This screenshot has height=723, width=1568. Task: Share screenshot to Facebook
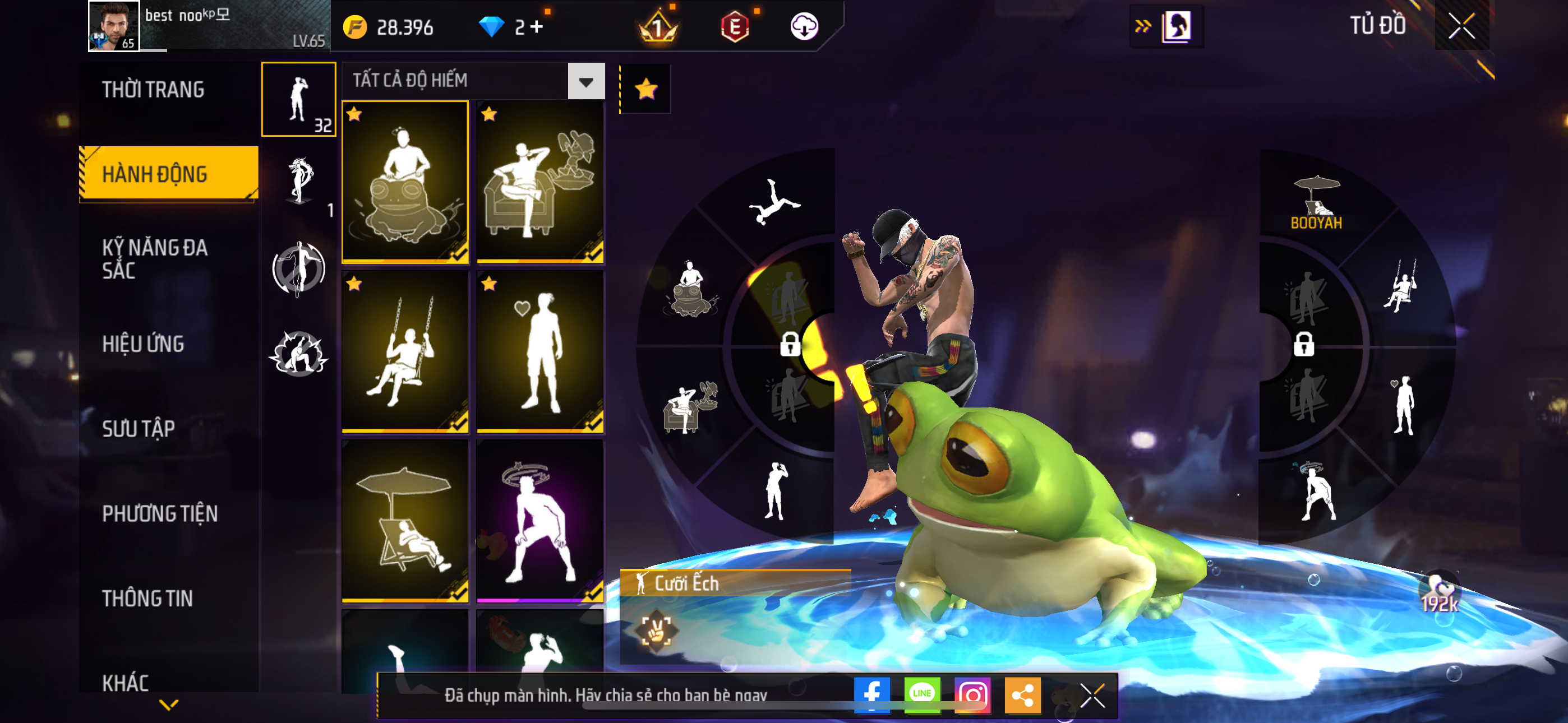871,694
